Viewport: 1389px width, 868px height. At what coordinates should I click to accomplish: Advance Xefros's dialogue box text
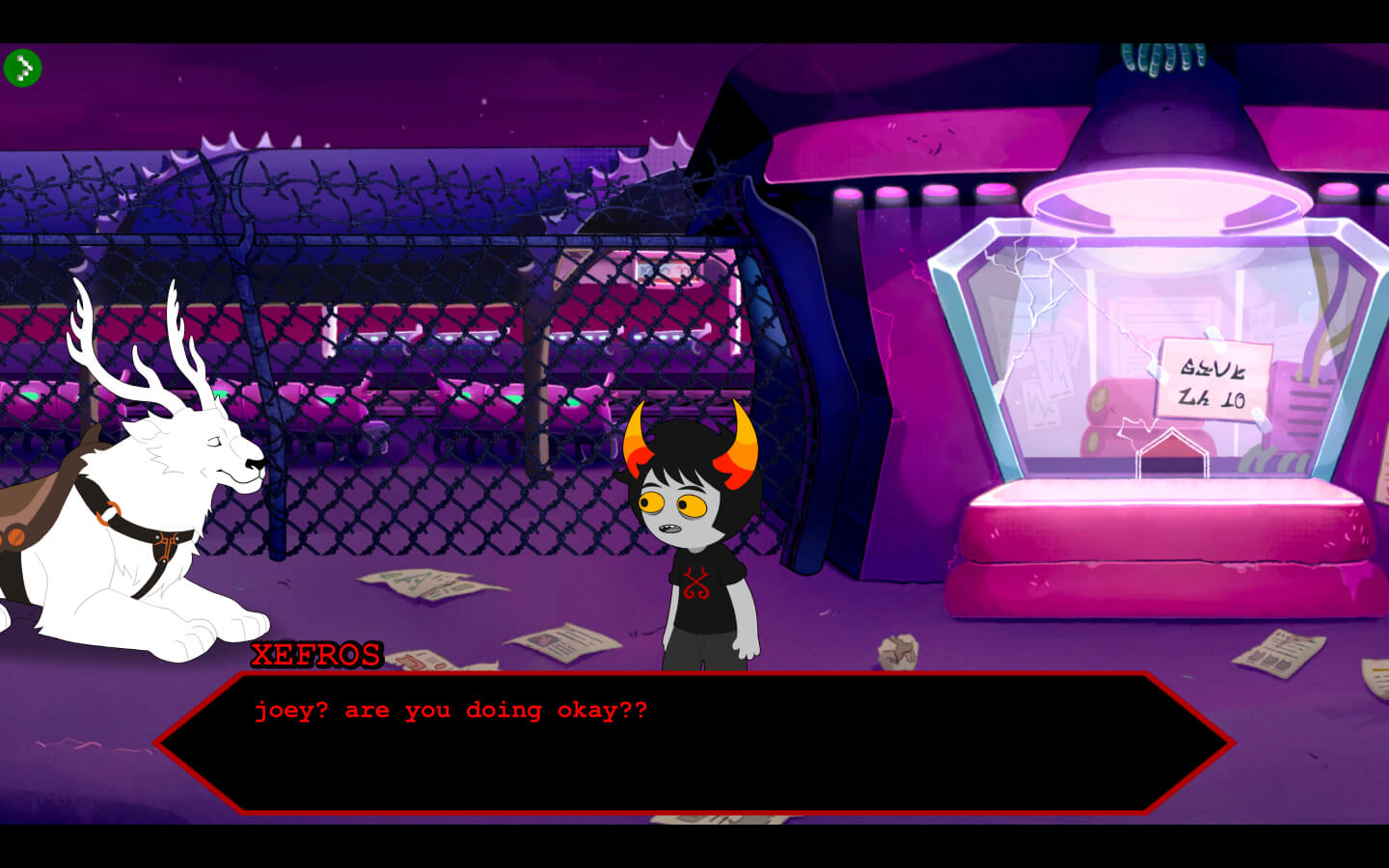(x=693, y=743)
